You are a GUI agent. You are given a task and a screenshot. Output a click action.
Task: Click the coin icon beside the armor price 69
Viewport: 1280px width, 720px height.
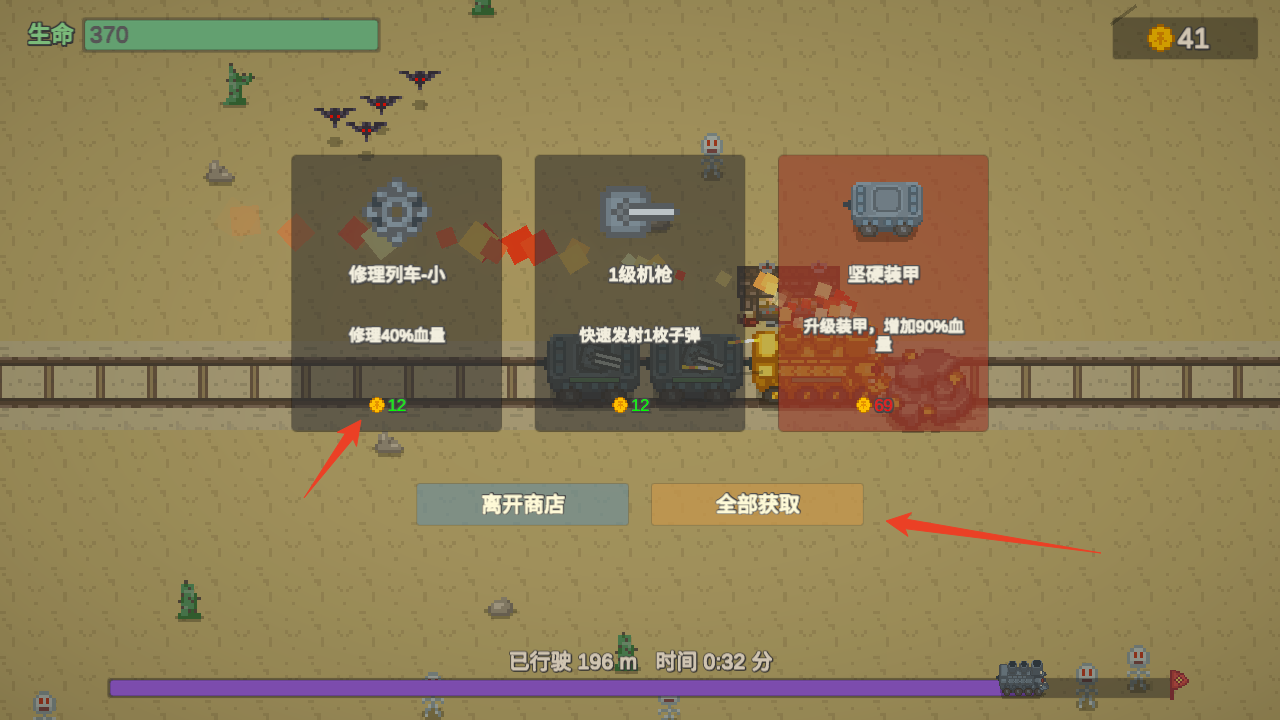click(x=862, y=406)
